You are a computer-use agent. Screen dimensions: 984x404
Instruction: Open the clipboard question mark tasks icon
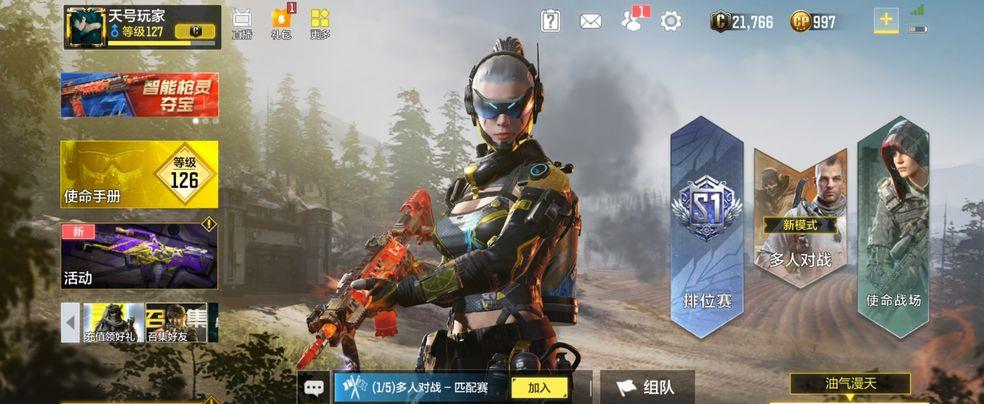click(x=551, y=21)
